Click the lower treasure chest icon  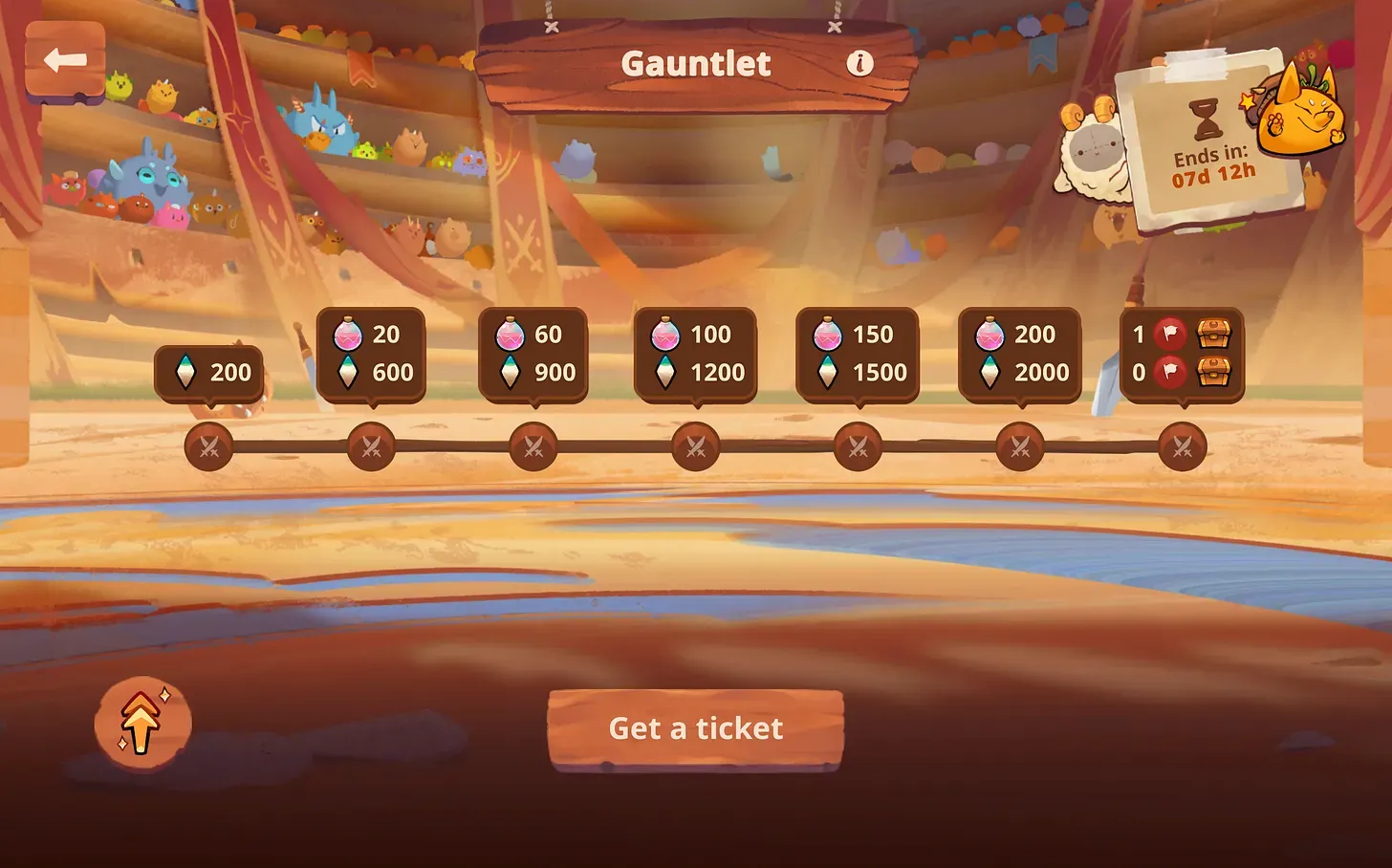pos(1212,373)
